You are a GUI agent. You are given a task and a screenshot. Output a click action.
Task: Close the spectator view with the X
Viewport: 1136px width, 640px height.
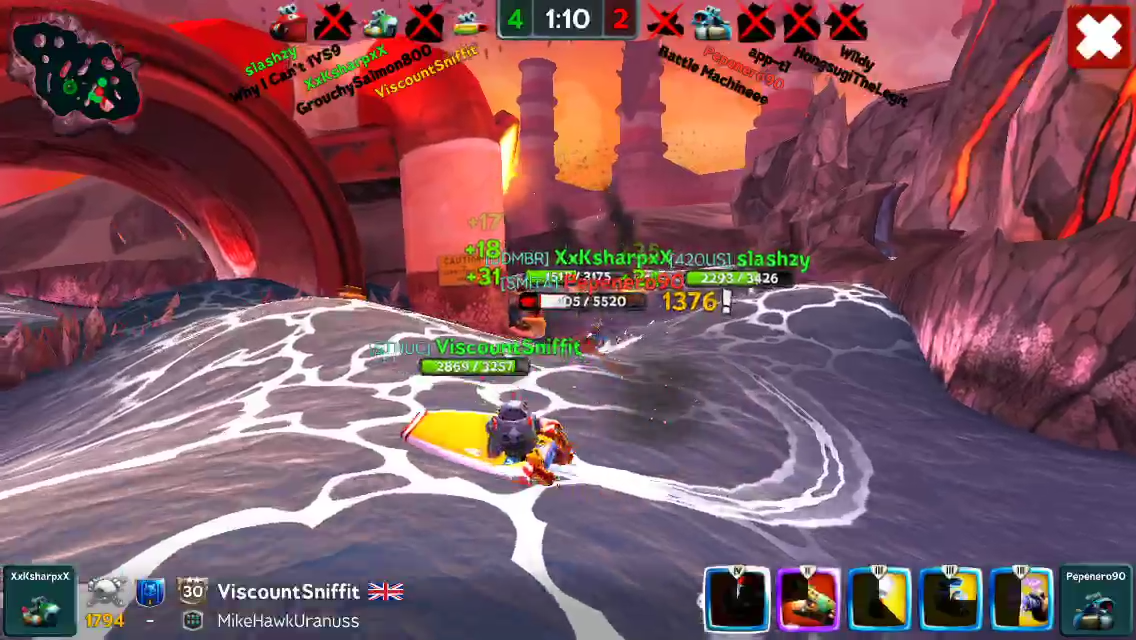click(x=1099, y=38)
